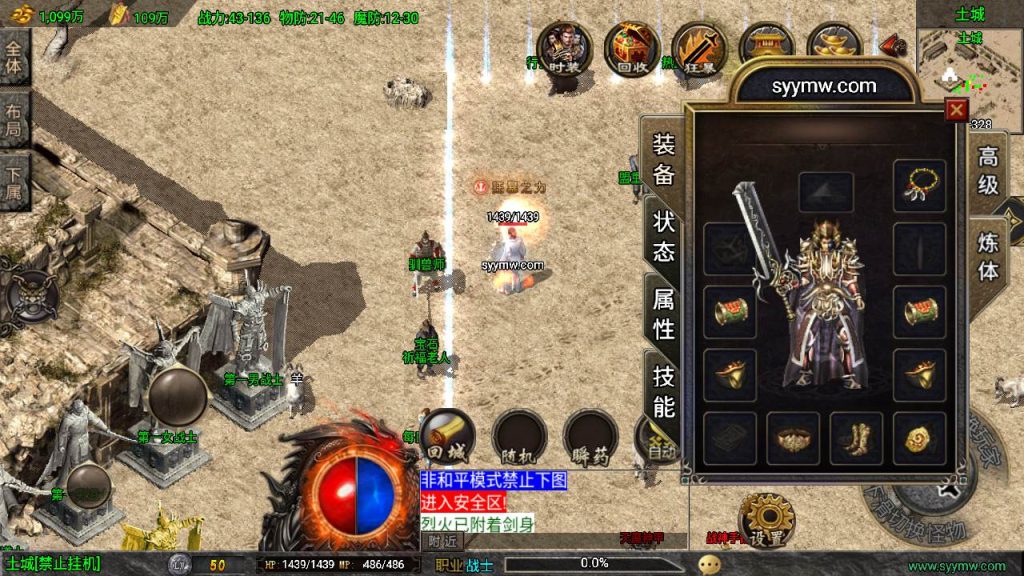
Task: Open the 炼体 body refining tab
Action: (x=988, y=256)
